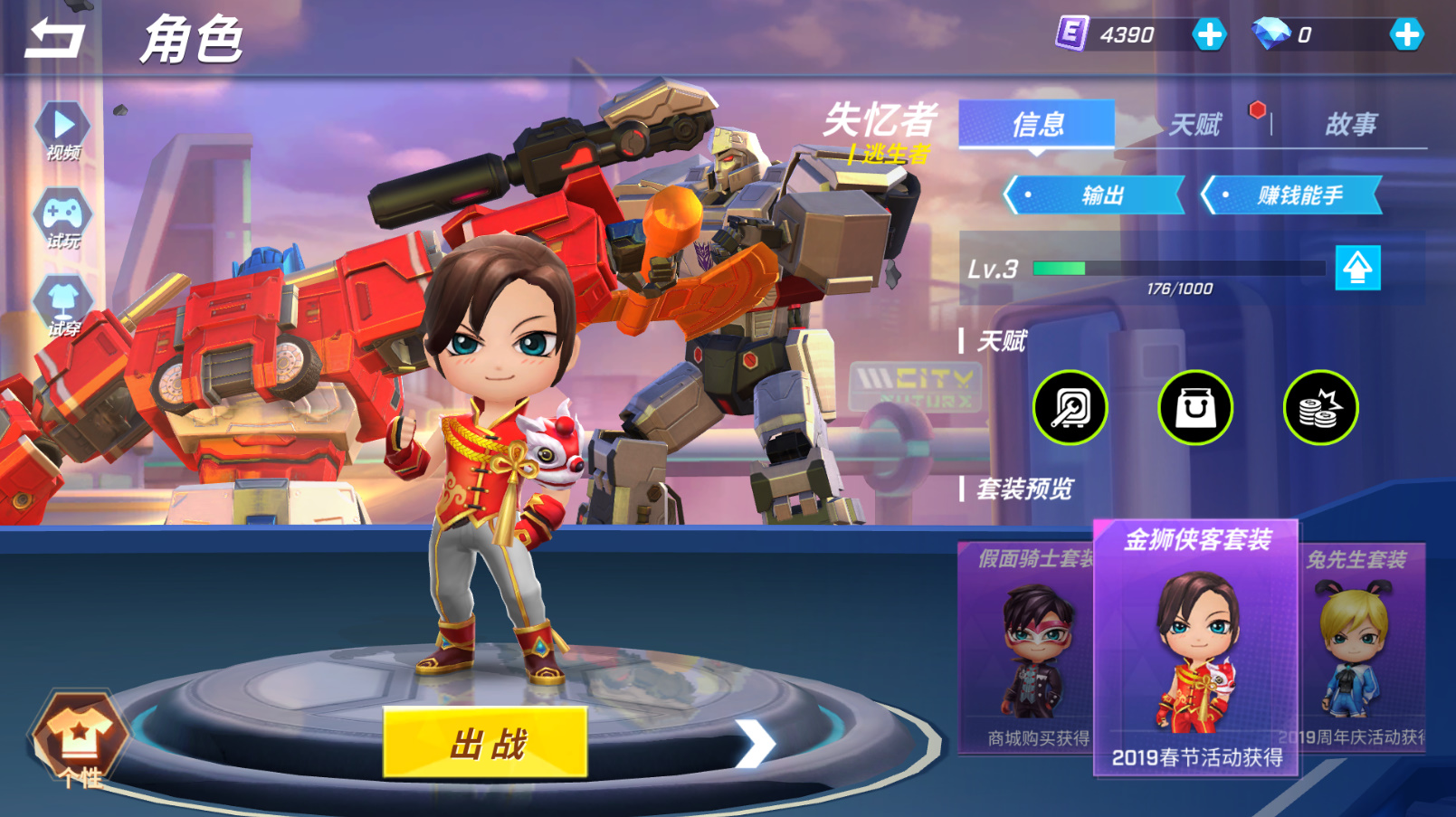Switch to the next character arrow
1456x817 pixels.
[757, 744]
